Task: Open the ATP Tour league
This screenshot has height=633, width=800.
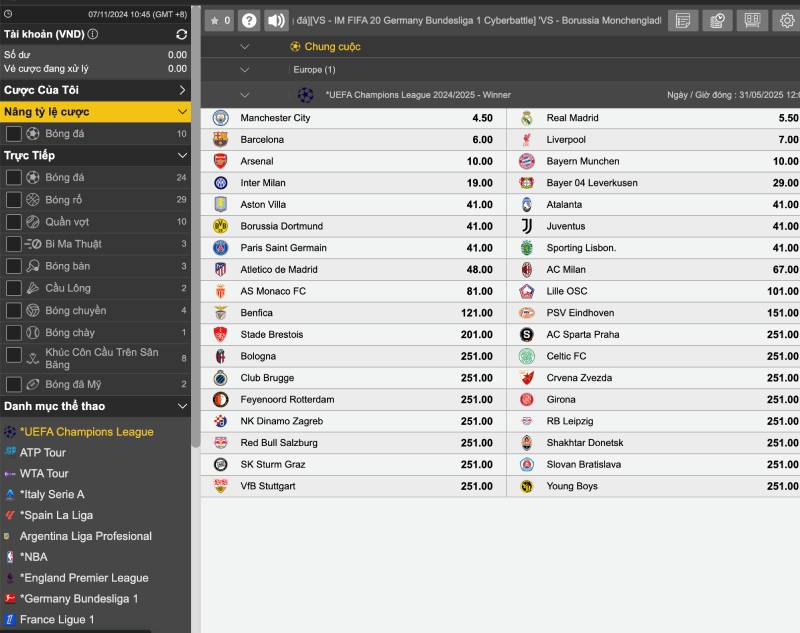Action: coord(43,453)
